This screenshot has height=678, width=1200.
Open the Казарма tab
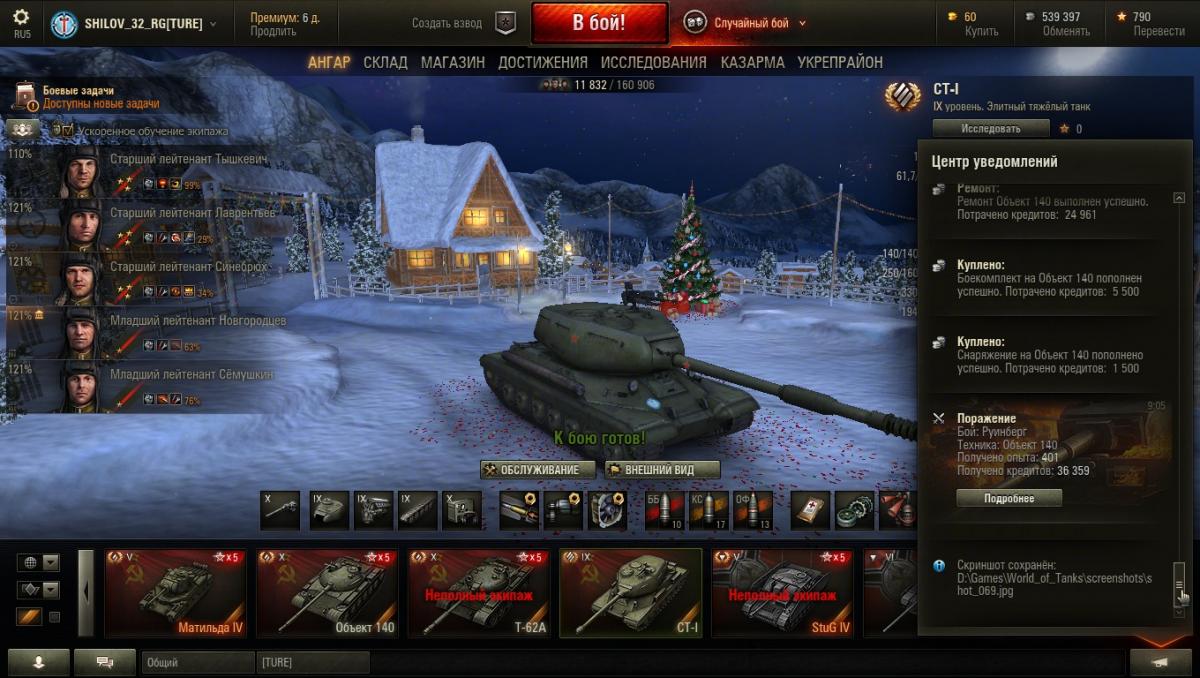point(752,62)
